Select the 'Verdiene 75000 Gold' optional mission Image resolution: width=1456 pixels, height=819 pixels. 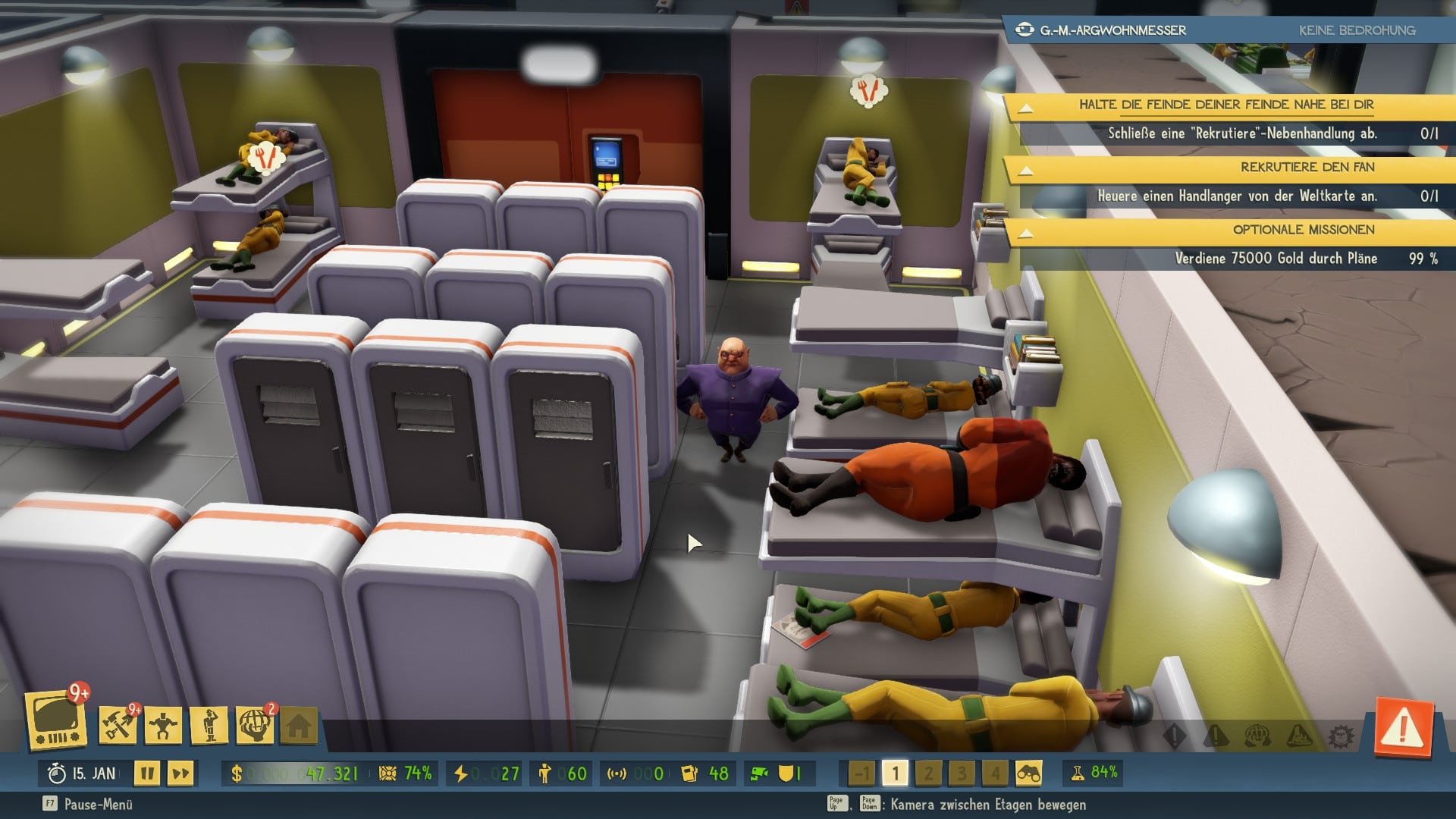(x=1276, y=259)
